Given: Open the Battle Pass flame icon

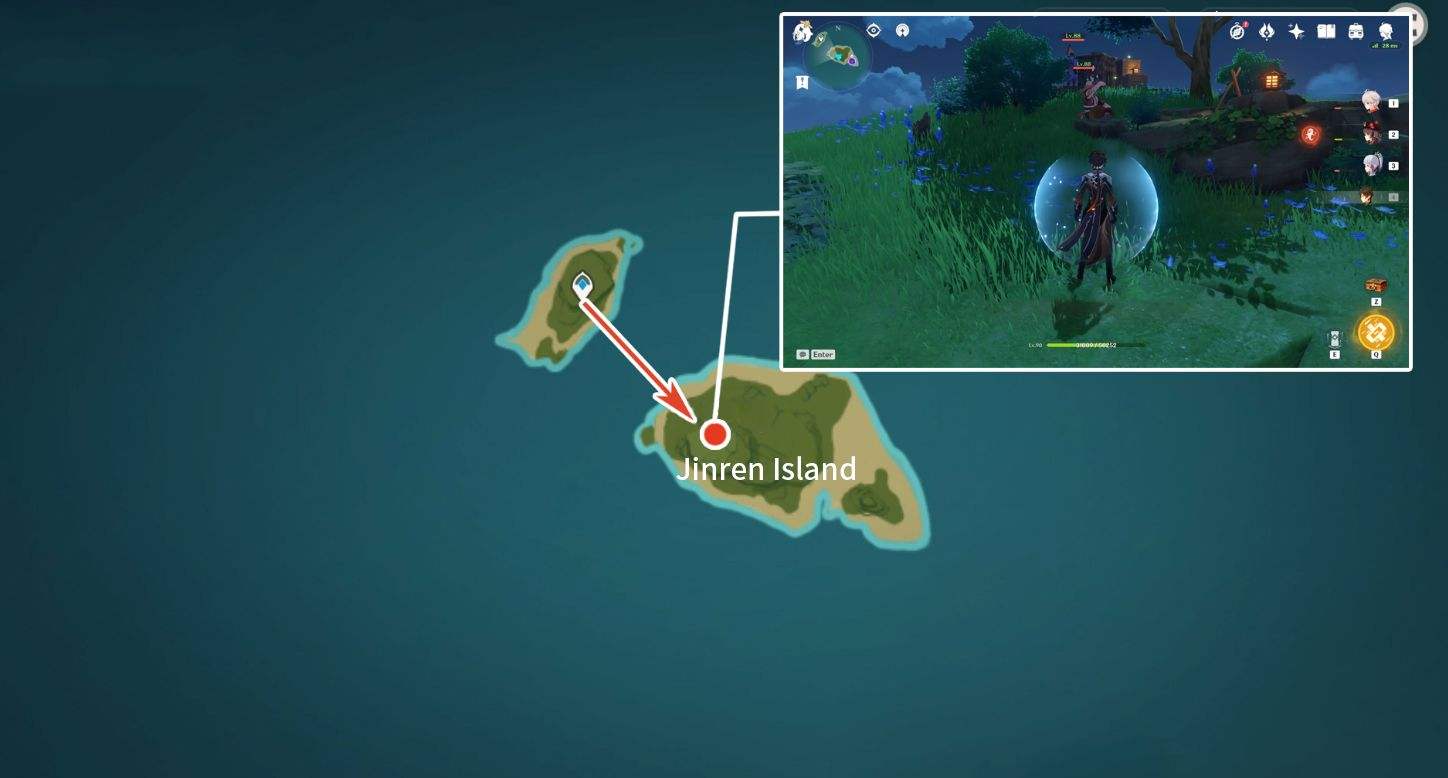Looking at the screenshot, I should point(1266,31).
